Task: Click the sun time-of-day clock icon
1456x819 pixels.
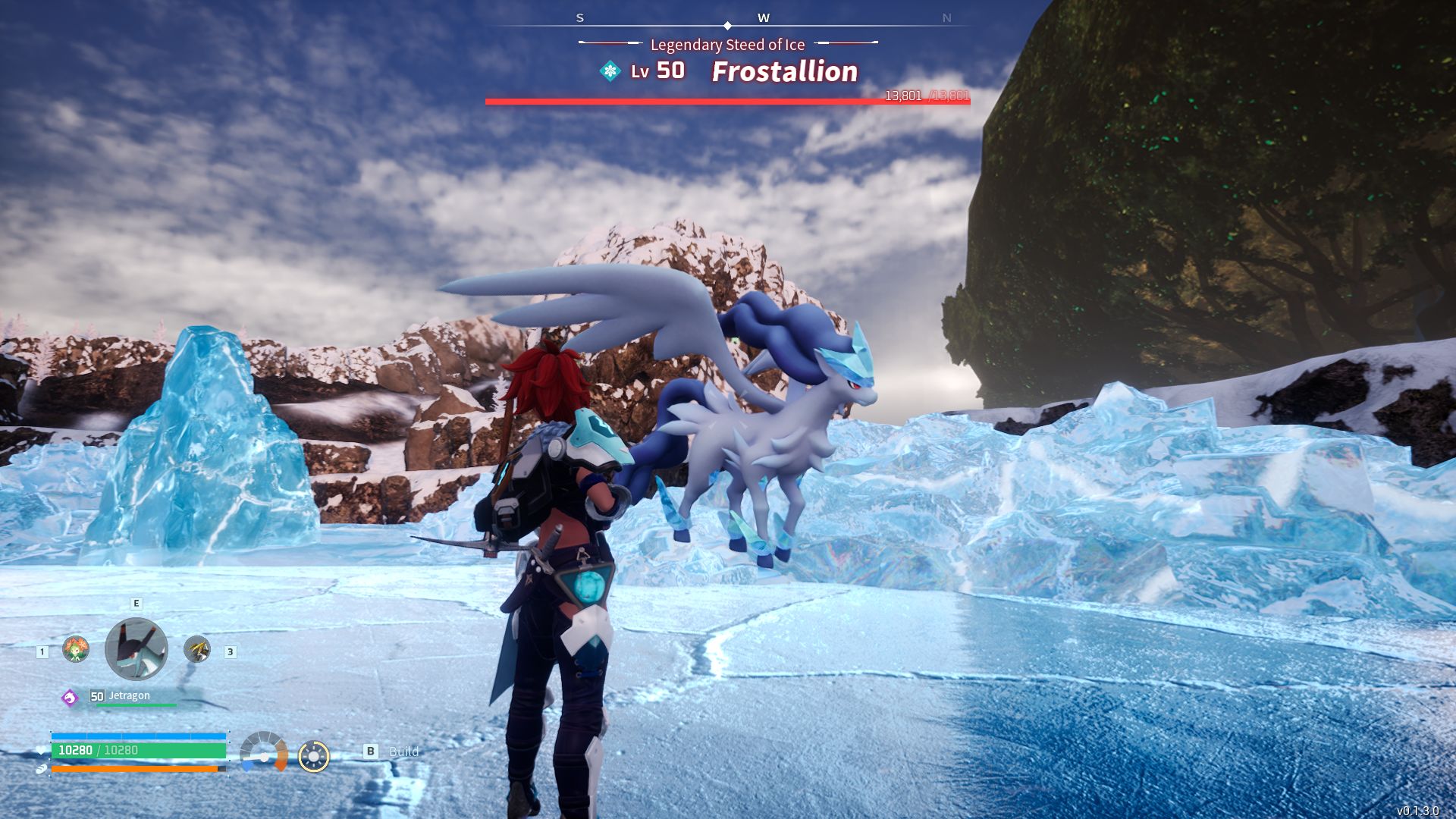Action: (314, 756)
